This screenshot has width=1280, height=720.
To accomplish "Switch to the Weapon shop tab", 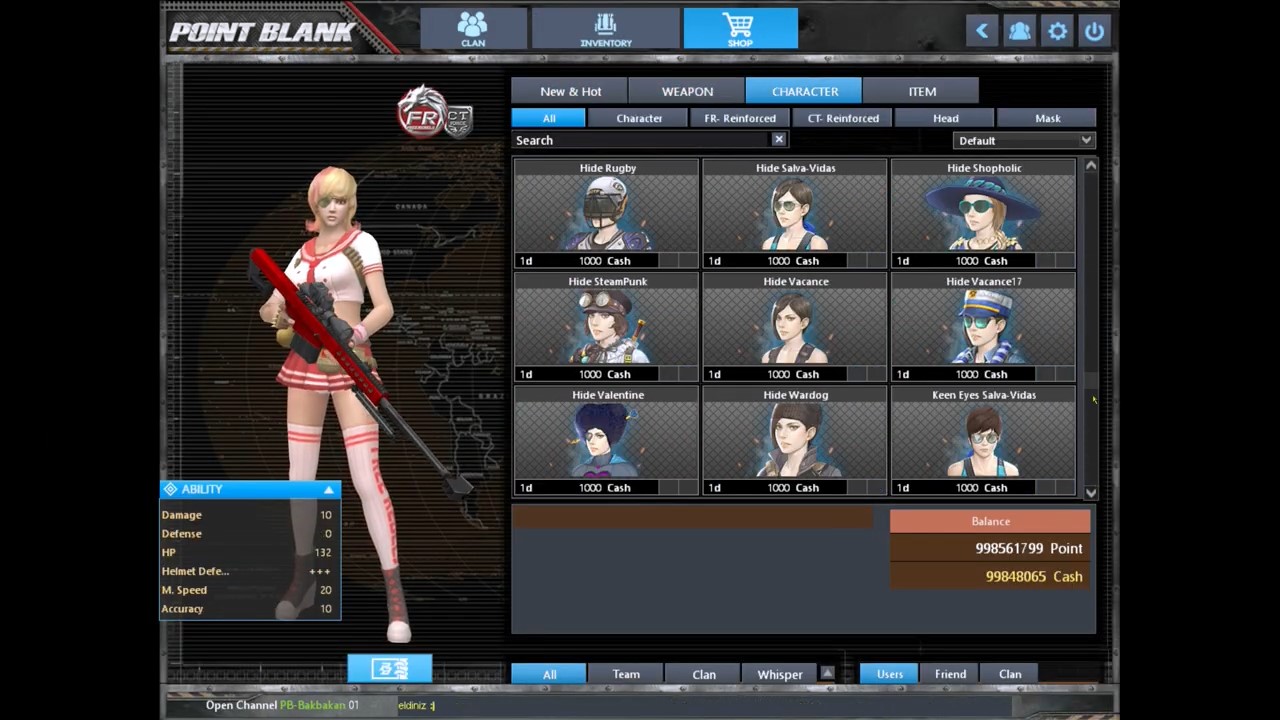I will point(687,91).
